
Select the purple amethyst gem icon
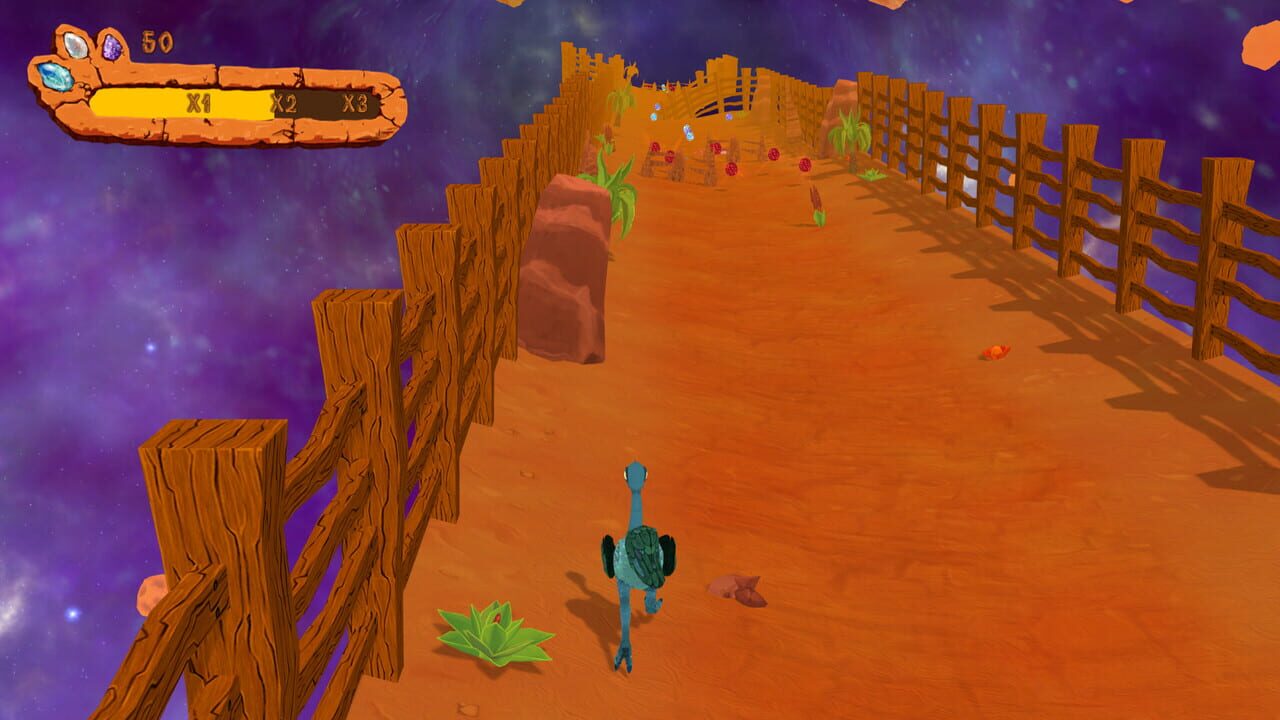coord(112,47)
